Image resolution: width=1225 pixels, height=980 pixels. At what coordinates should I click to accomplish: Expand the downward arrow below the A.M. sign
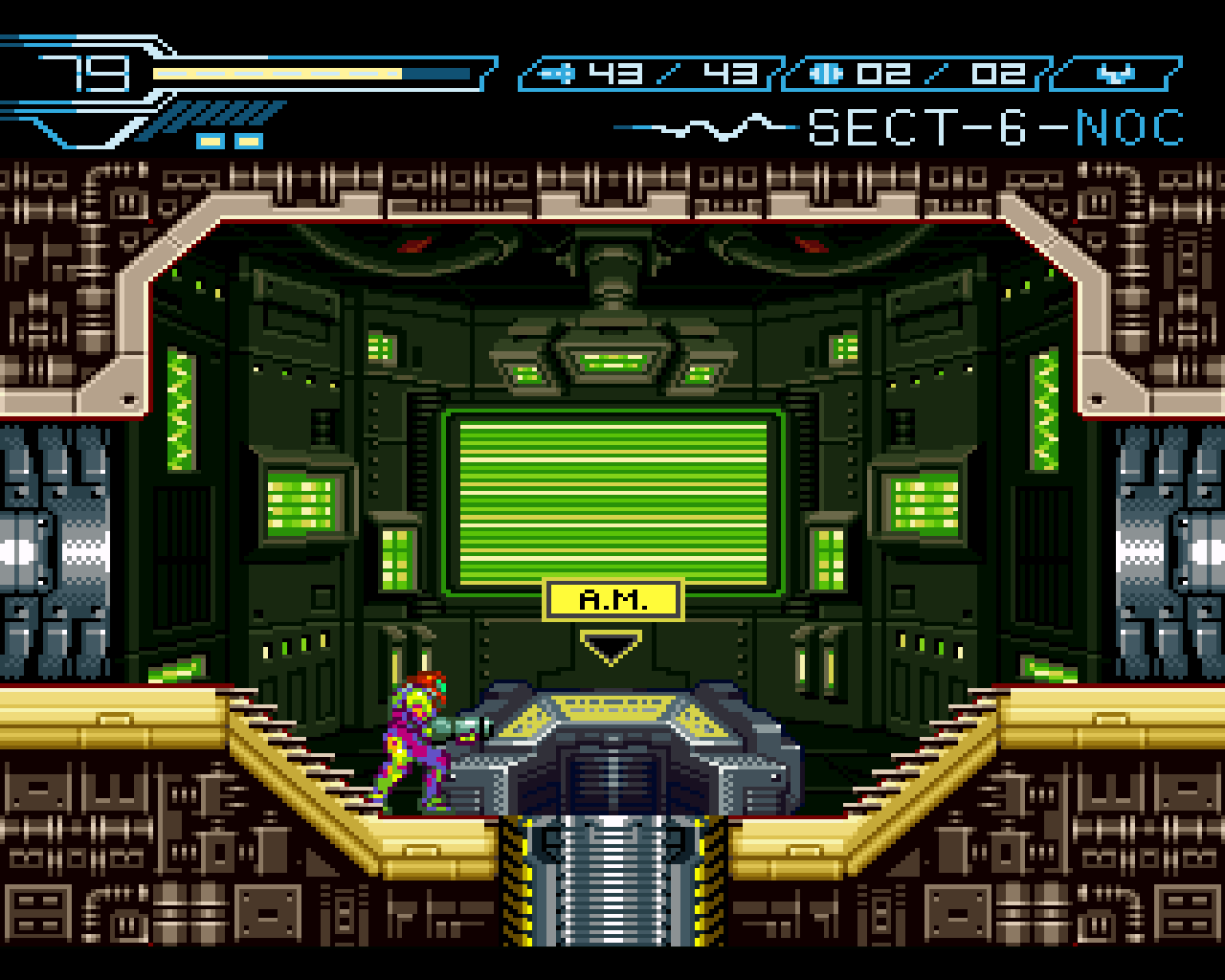[x=610, y=649]
